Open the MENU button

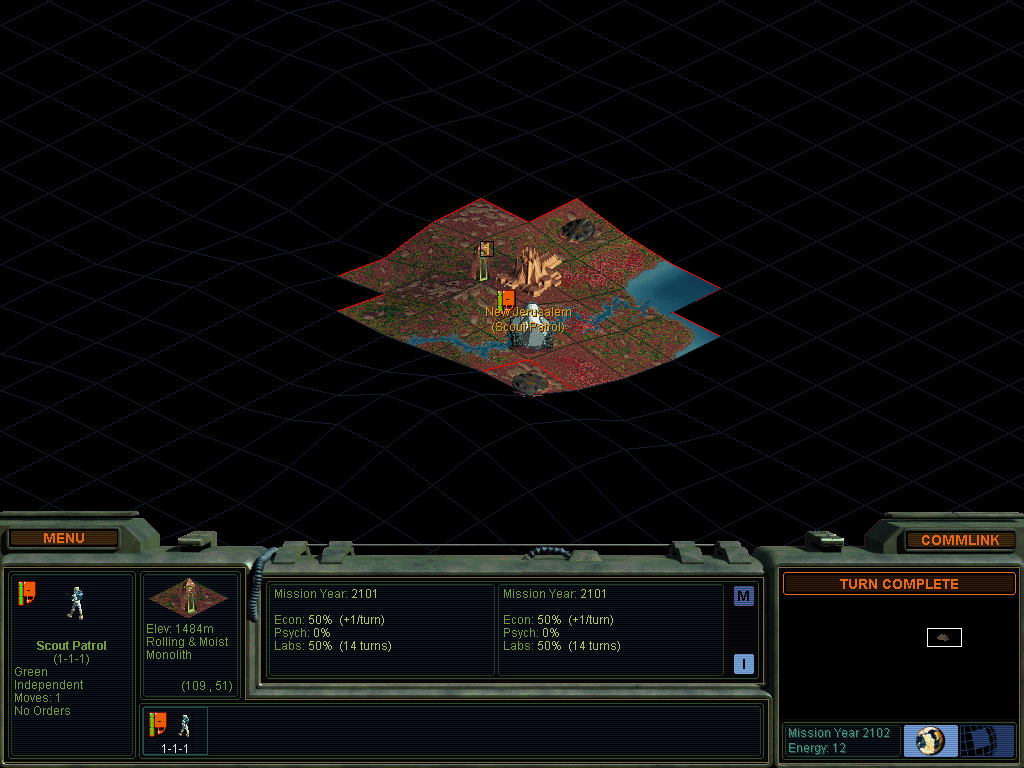[x=64, y=539]
